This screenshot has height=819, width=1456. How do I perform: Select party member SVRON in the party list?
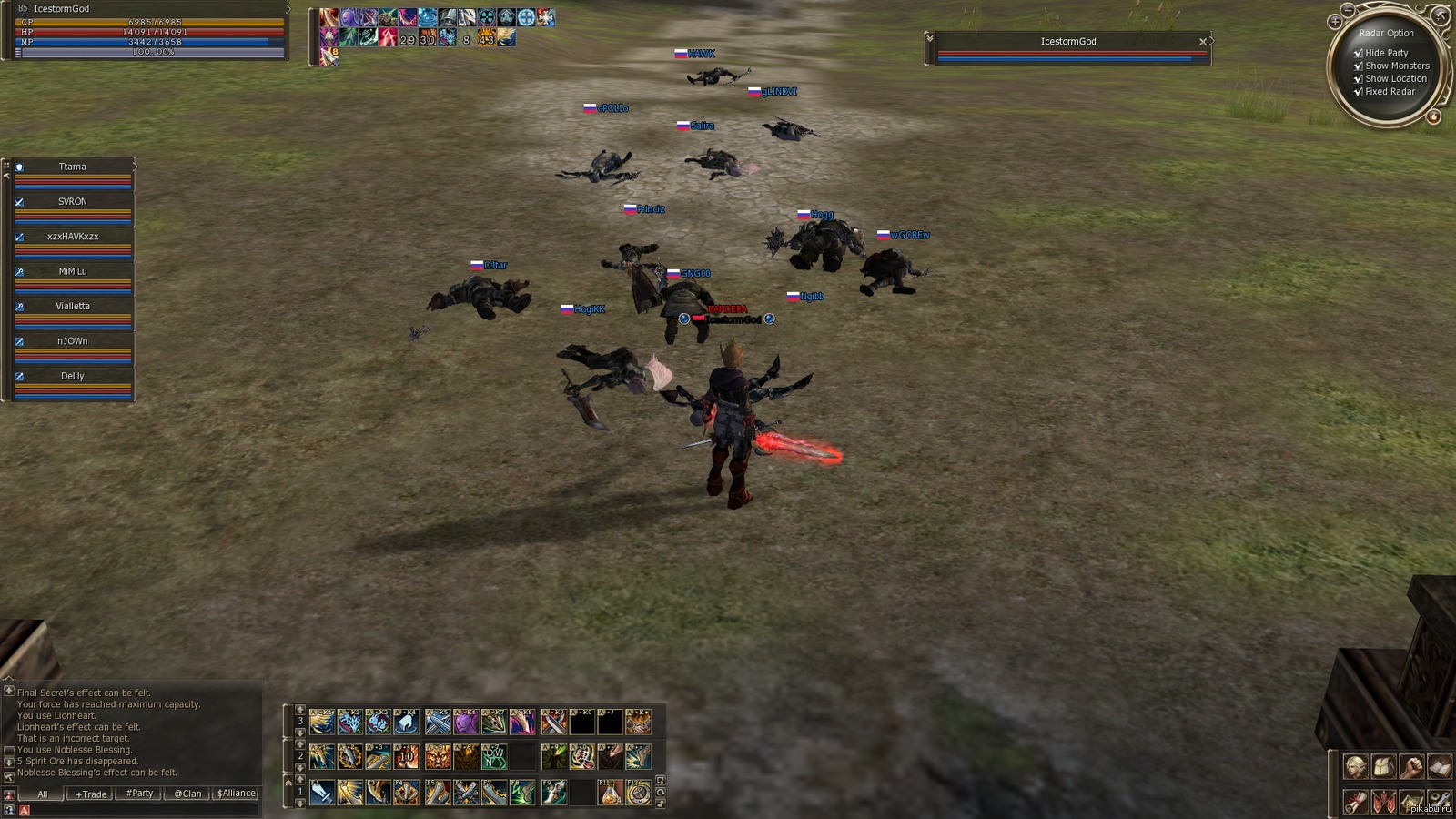[x=71, y=201]
